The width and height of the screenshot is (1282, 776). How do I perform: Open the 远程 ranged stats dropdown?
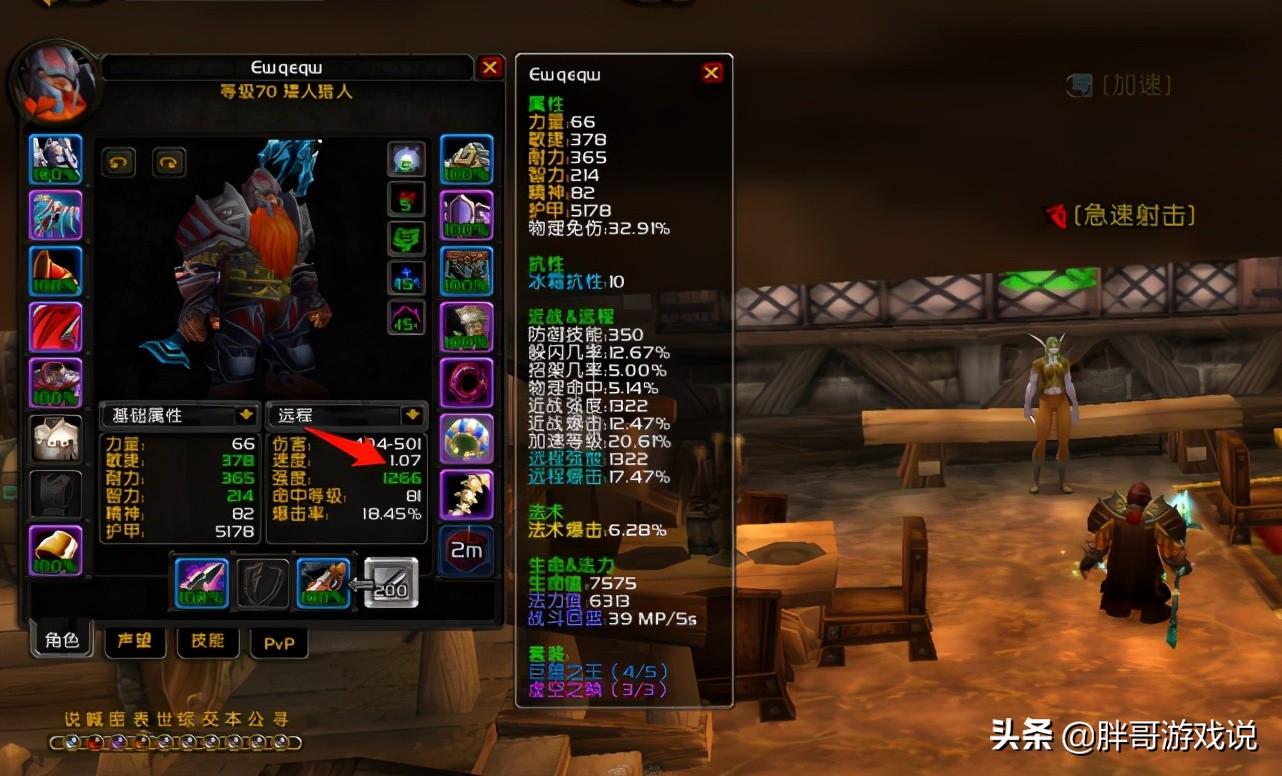tap(346, 415)
